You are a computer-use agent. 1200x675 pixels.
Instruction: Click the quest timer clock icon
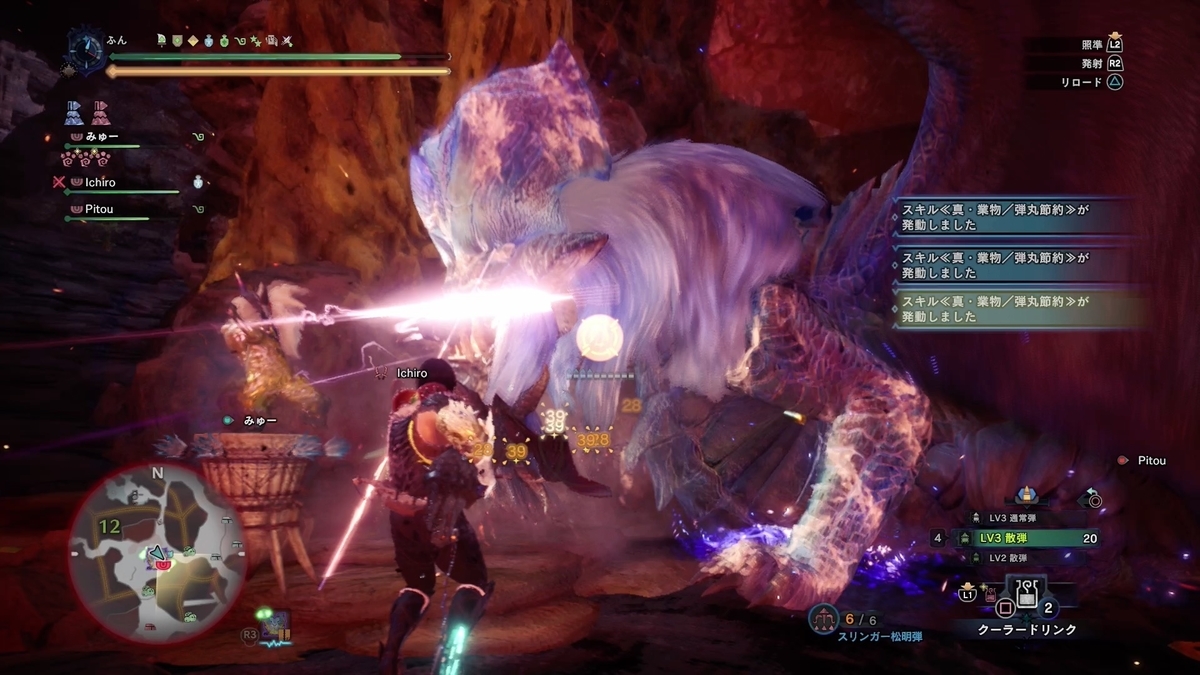coord(85,49)
